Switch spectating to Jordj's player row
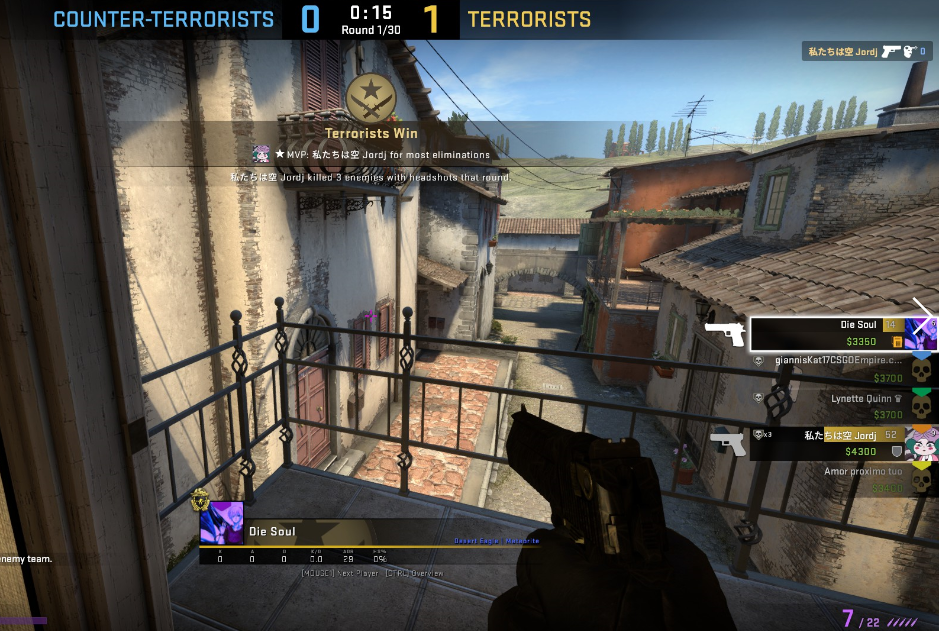The height and width of the screenshot is (631, 939). pyautogui.click(x=830, y=442)
